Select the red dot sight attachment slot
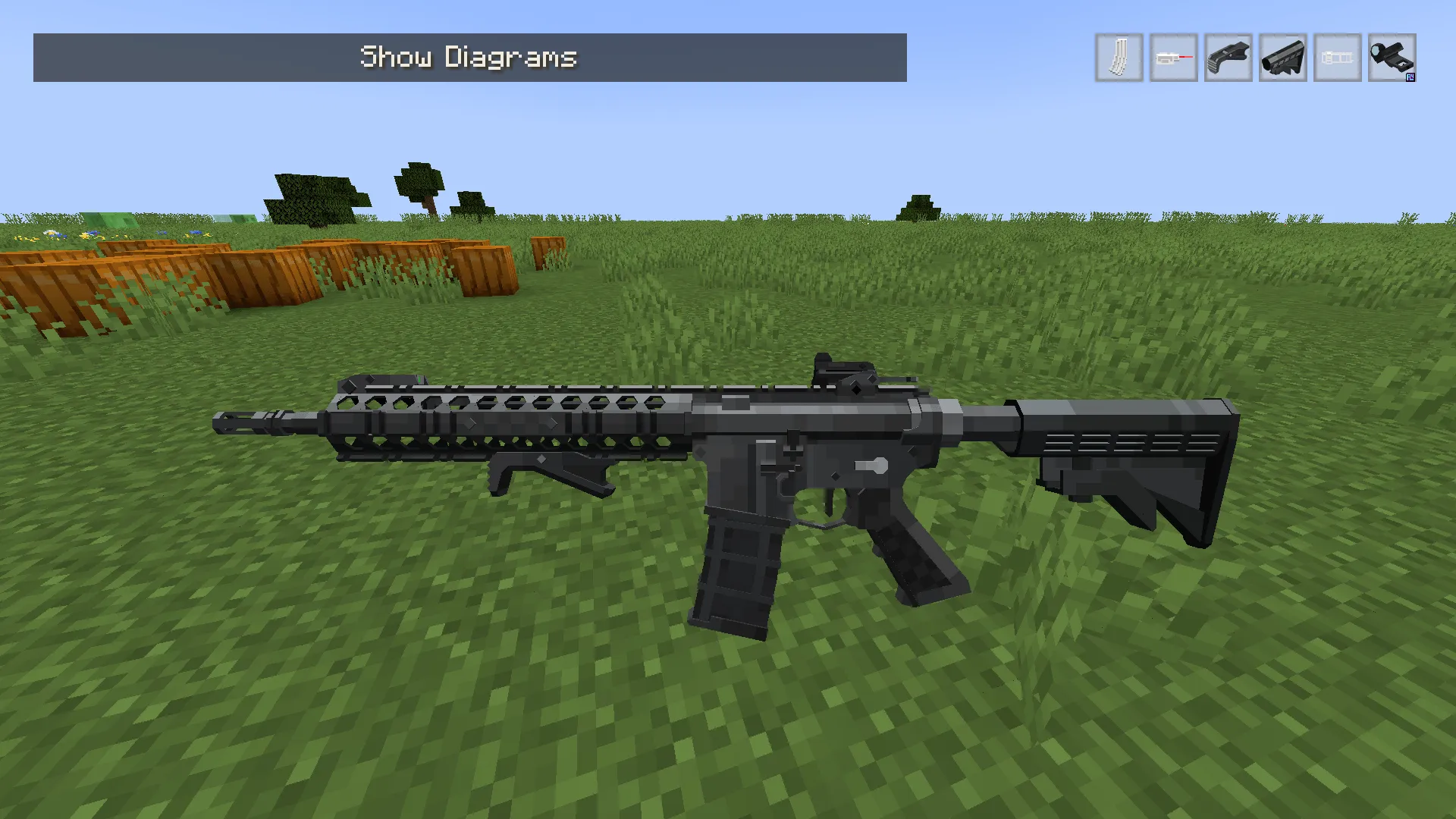 pos(1392,58)
